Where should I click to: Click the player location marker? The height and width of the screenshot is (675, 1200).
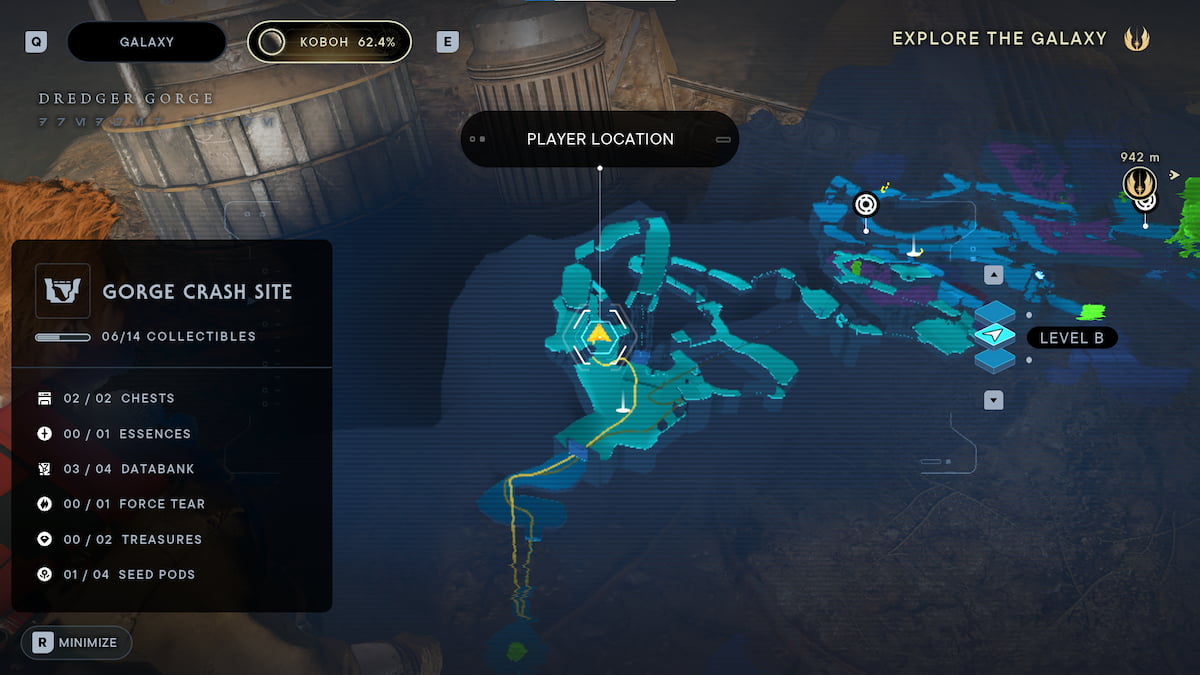[x=599, y=334]
